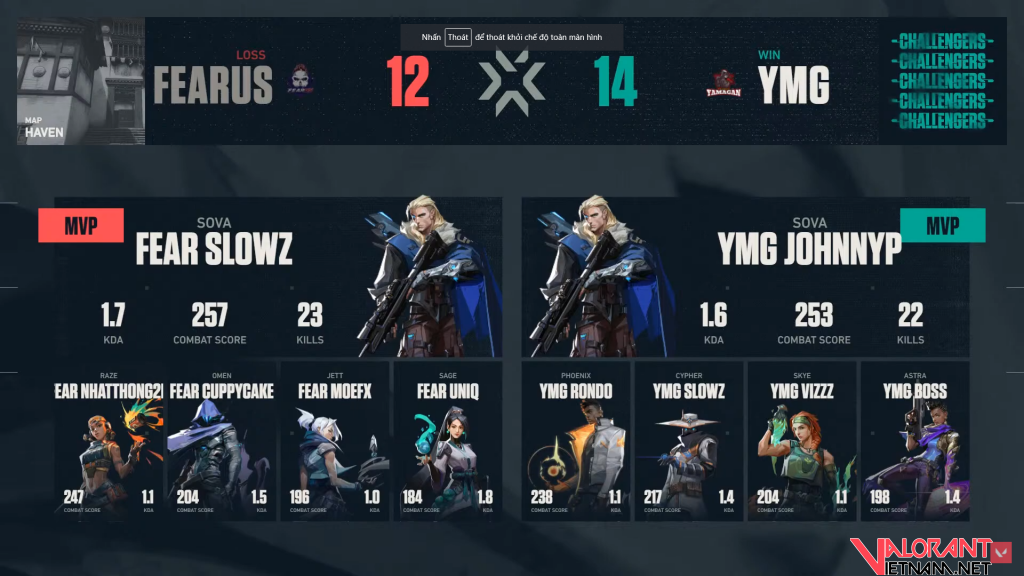
Task: Open the FEAR CUPPYCAKE Omen card
Action: (220, 441)
